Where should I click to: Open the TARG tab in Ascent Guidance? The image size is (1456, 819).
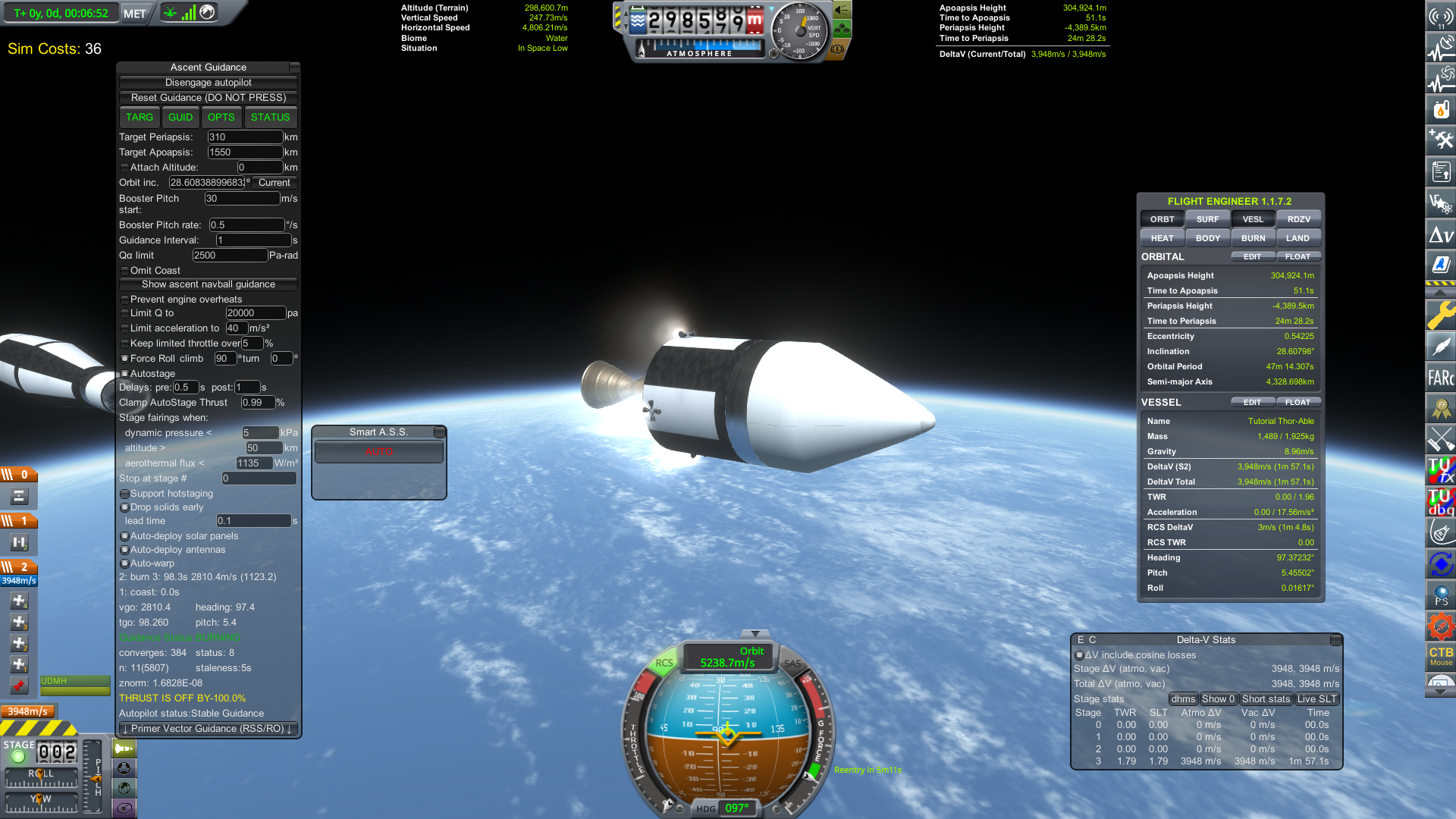[x=140, y=118]
